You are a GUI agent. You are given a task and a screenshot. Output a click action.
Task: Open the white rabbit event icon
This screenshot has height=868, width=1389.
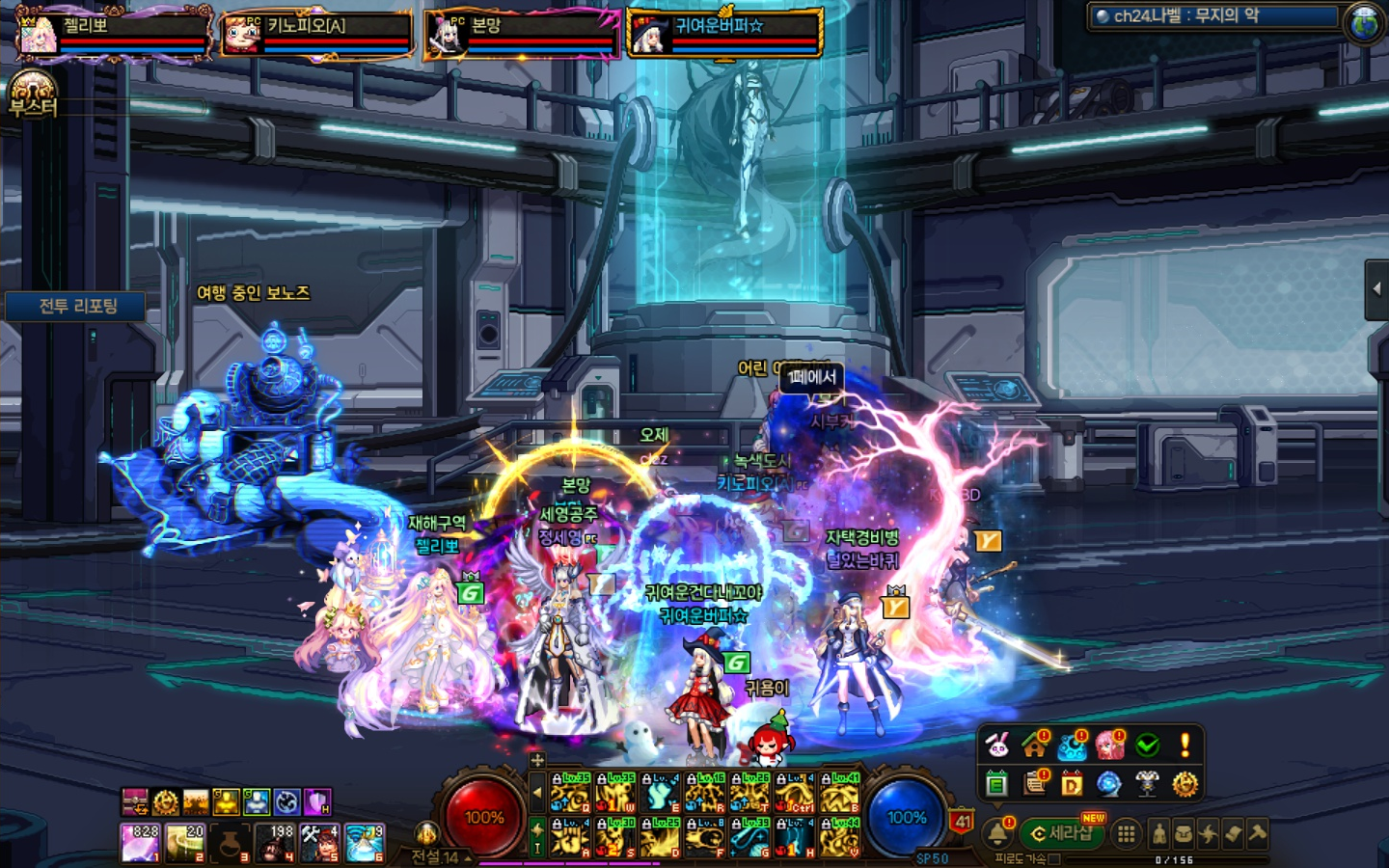pos(997,746)
